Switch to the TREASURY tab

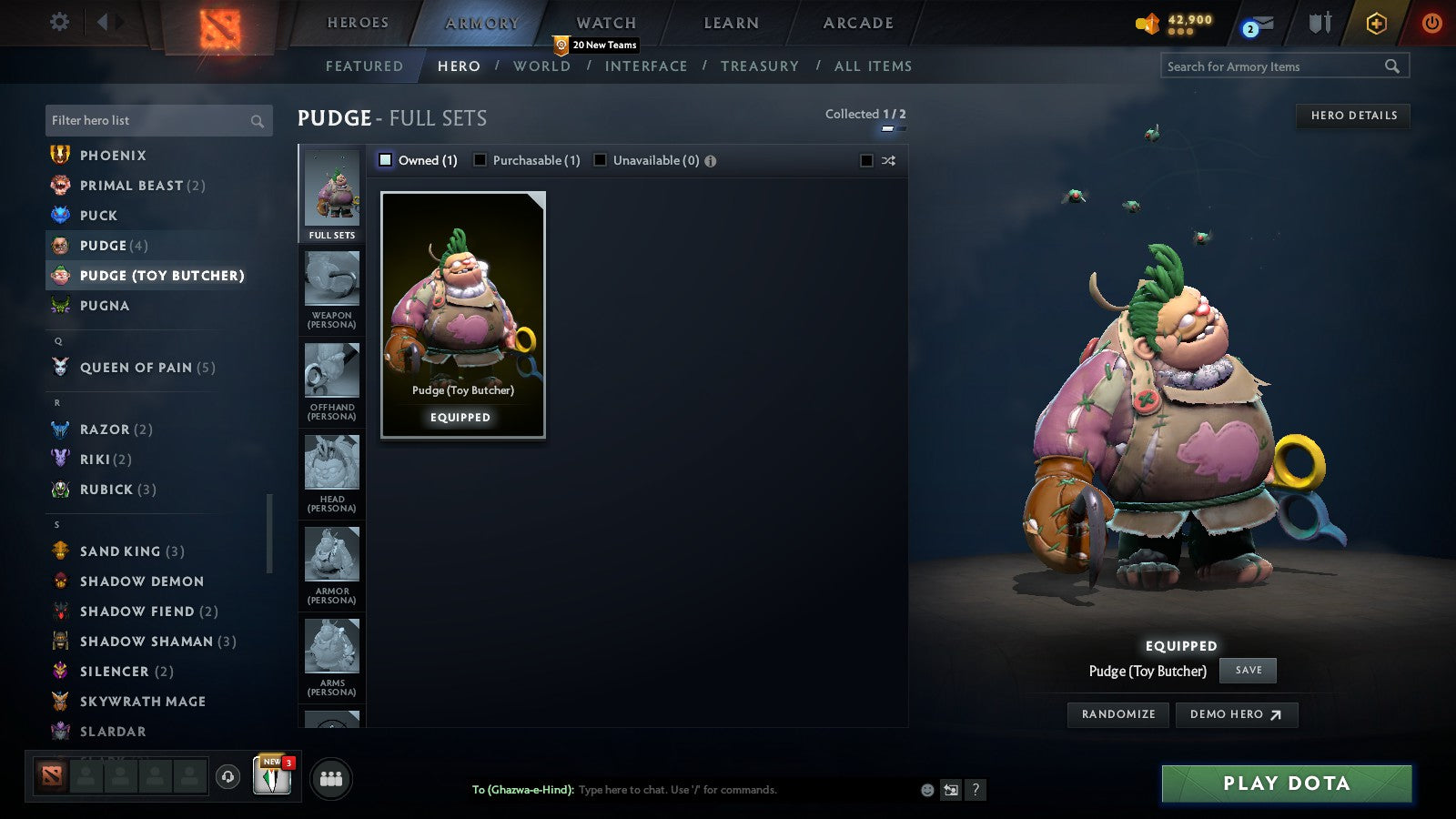pos(761,66)
